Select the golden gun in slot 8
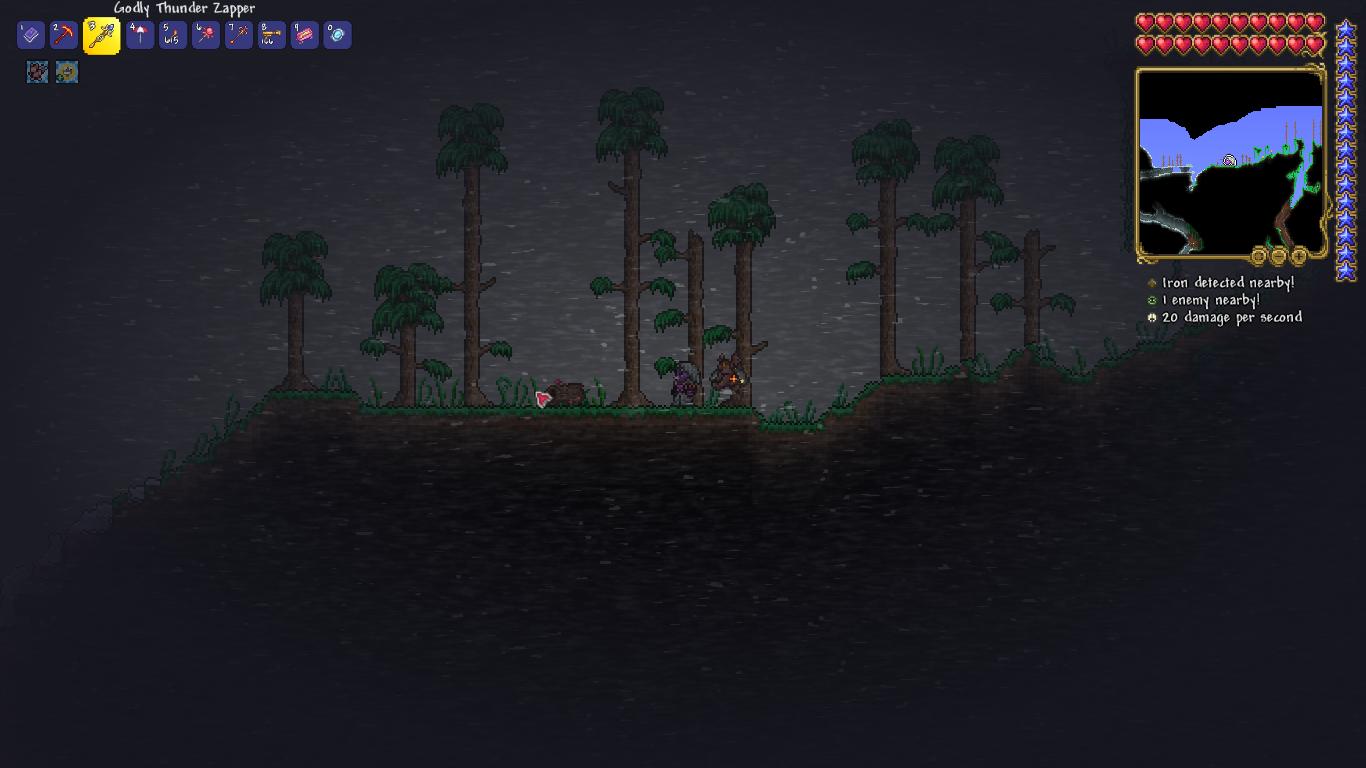 [272, 36]
